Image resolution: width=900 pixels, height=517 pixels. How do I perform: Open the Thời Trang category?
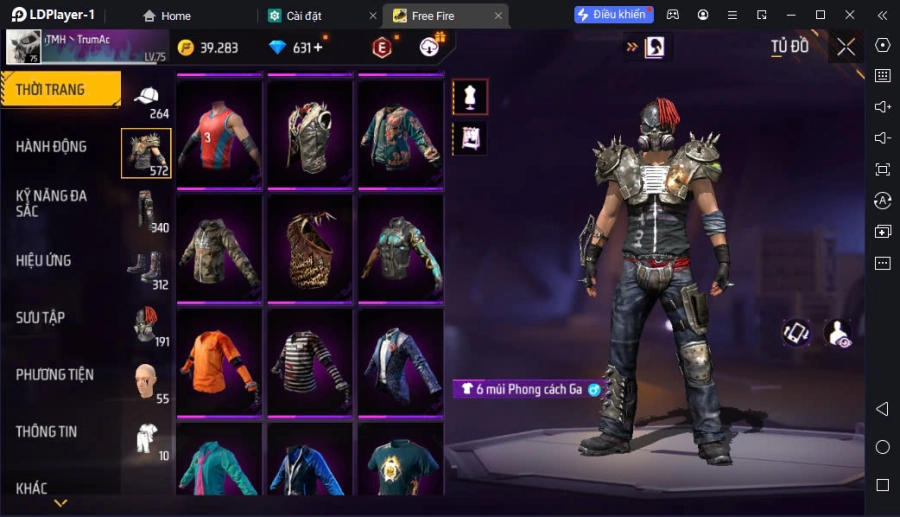60,90
